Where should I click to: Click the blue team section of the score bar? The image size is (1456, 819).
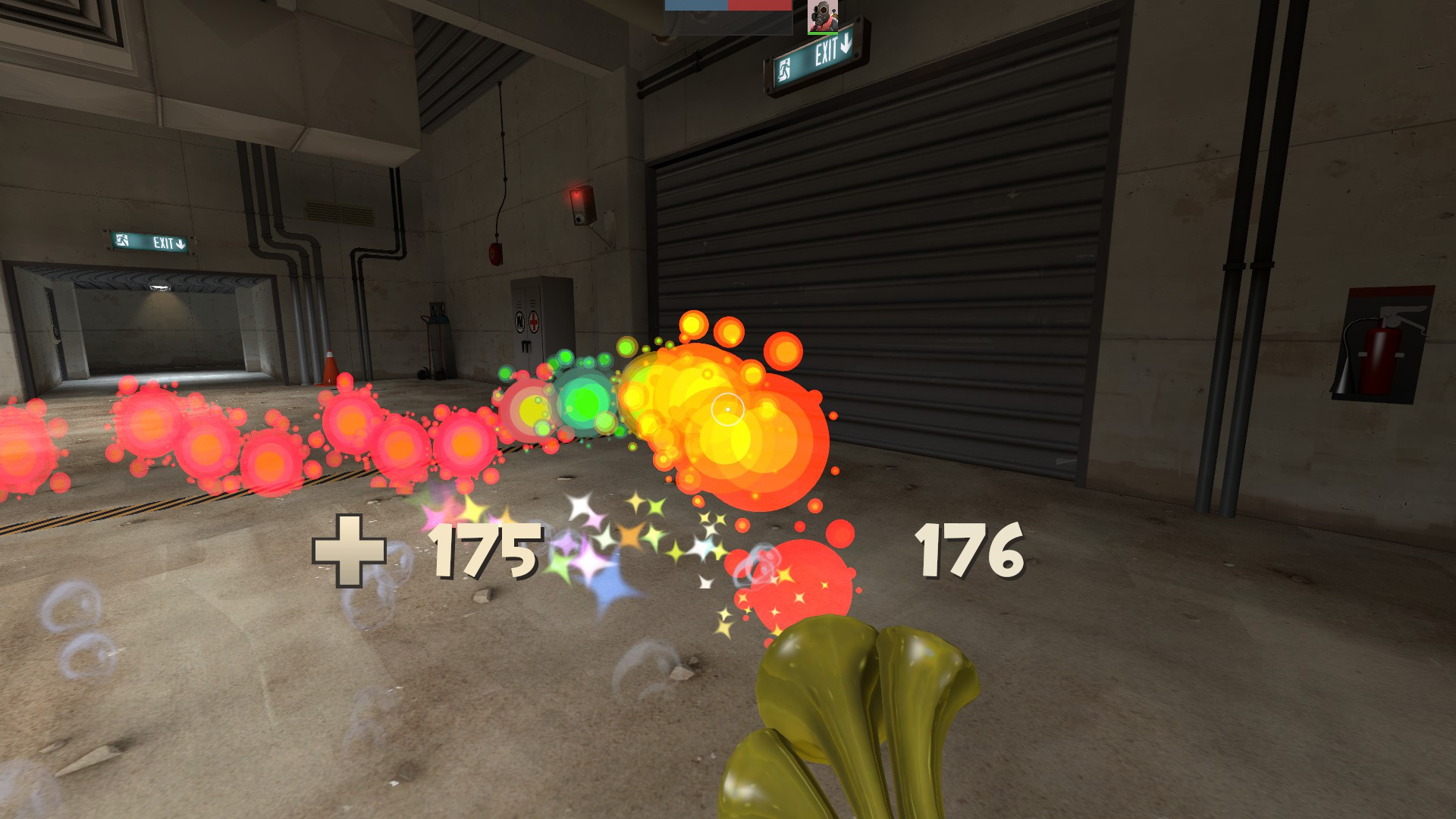pyautogui.click(x=696, y=6)
